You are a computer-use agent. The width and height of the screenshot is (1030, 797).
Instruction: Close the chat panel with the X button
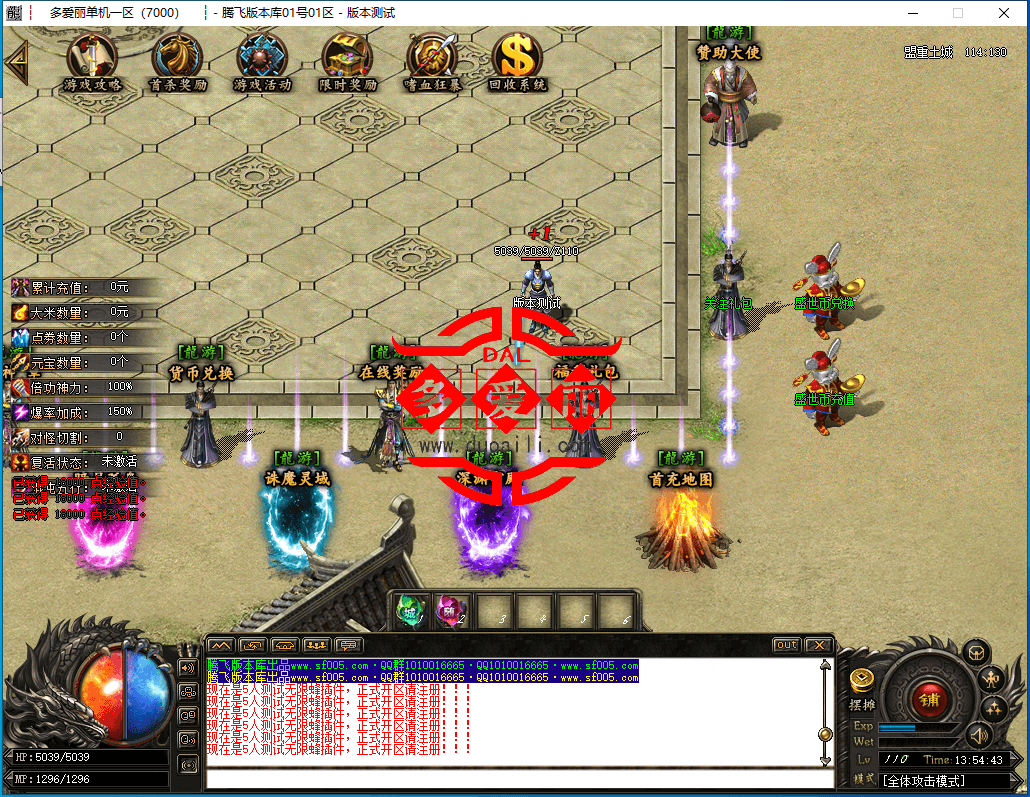(819, 645)
